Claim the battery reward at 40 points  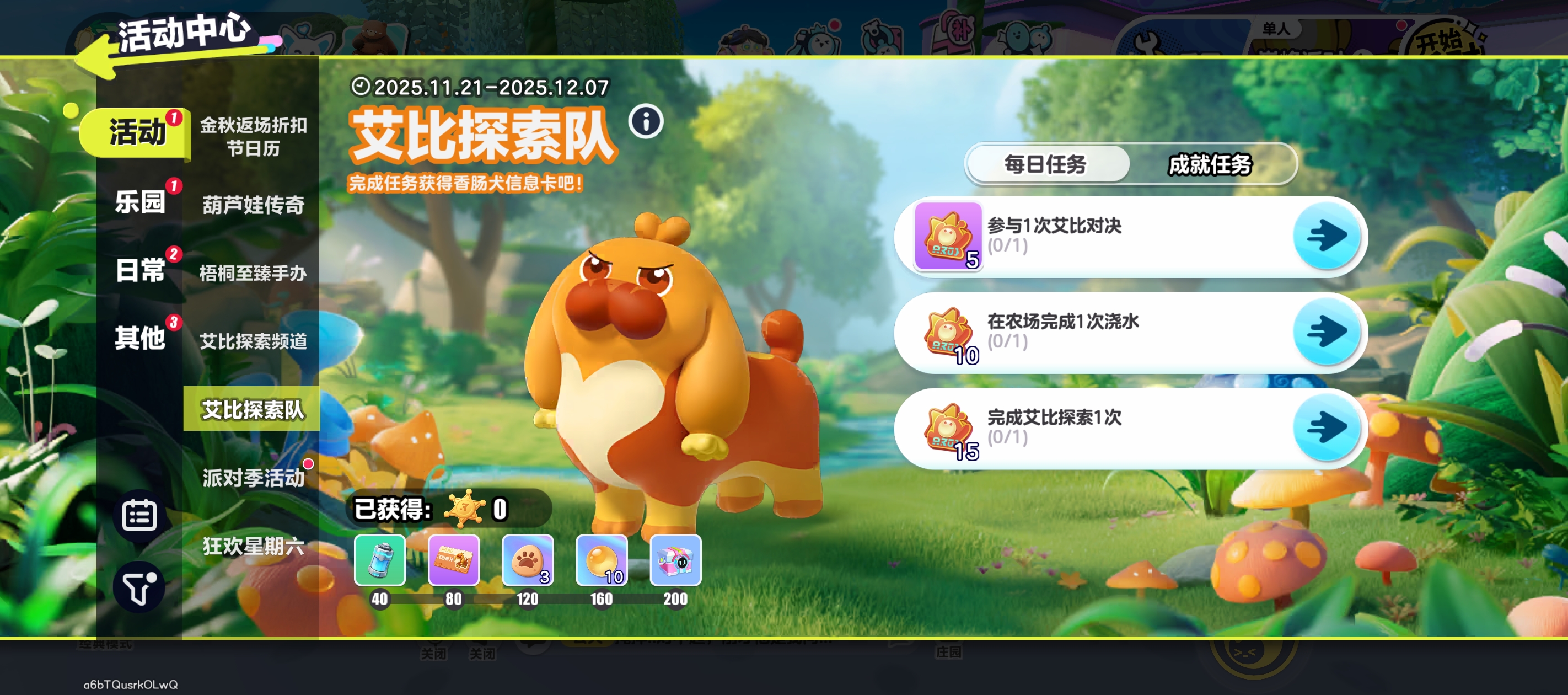point(380,562)
